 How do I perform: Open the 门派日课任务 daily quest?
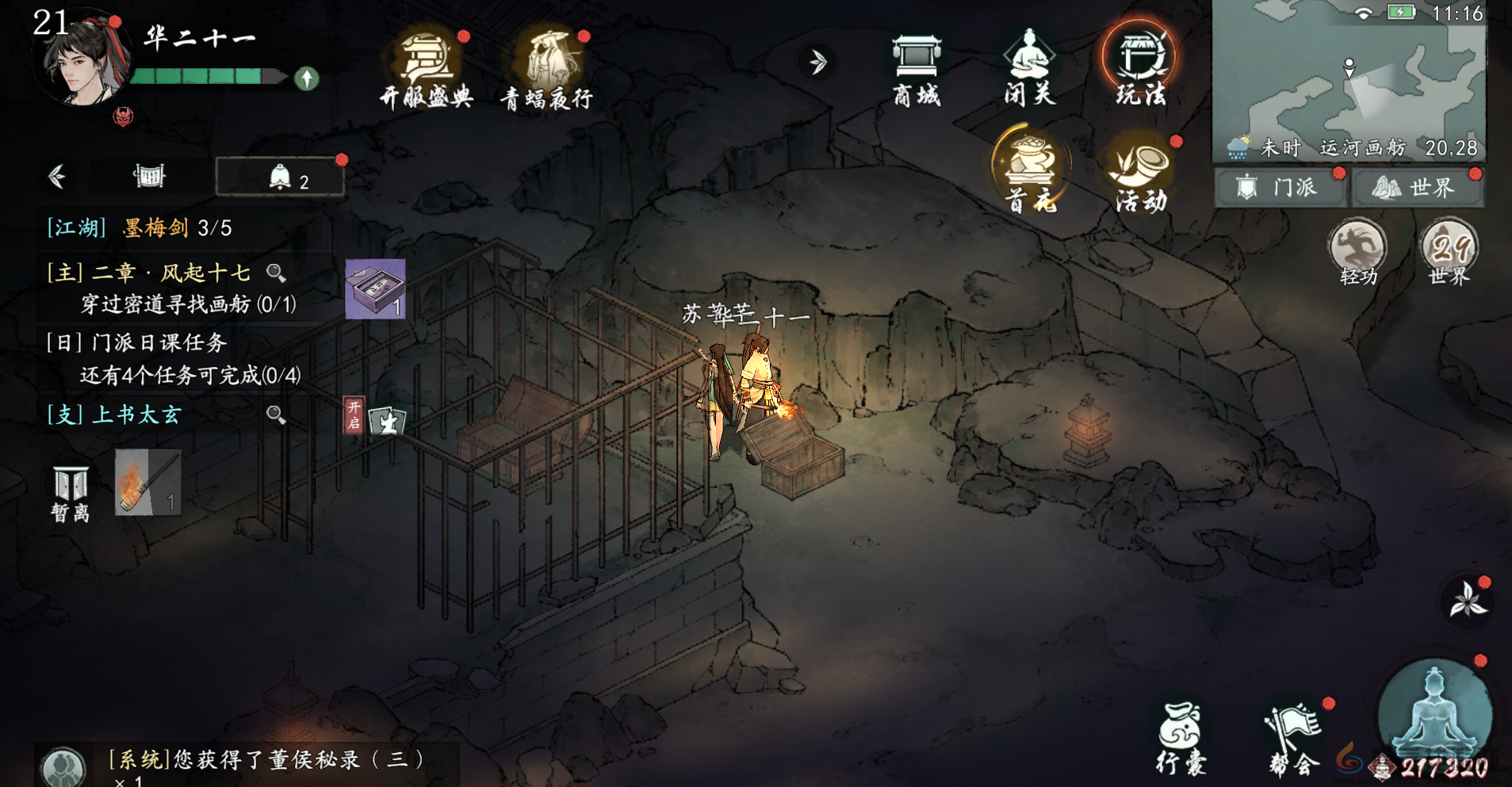pos(159,343)
